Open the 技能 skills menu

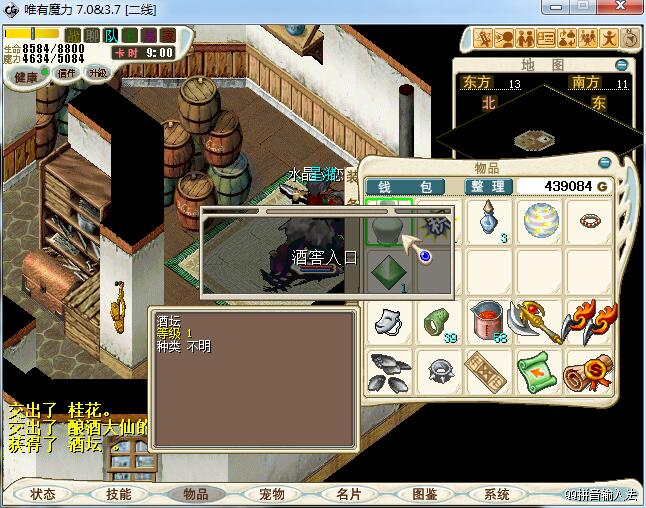point(119,494)
